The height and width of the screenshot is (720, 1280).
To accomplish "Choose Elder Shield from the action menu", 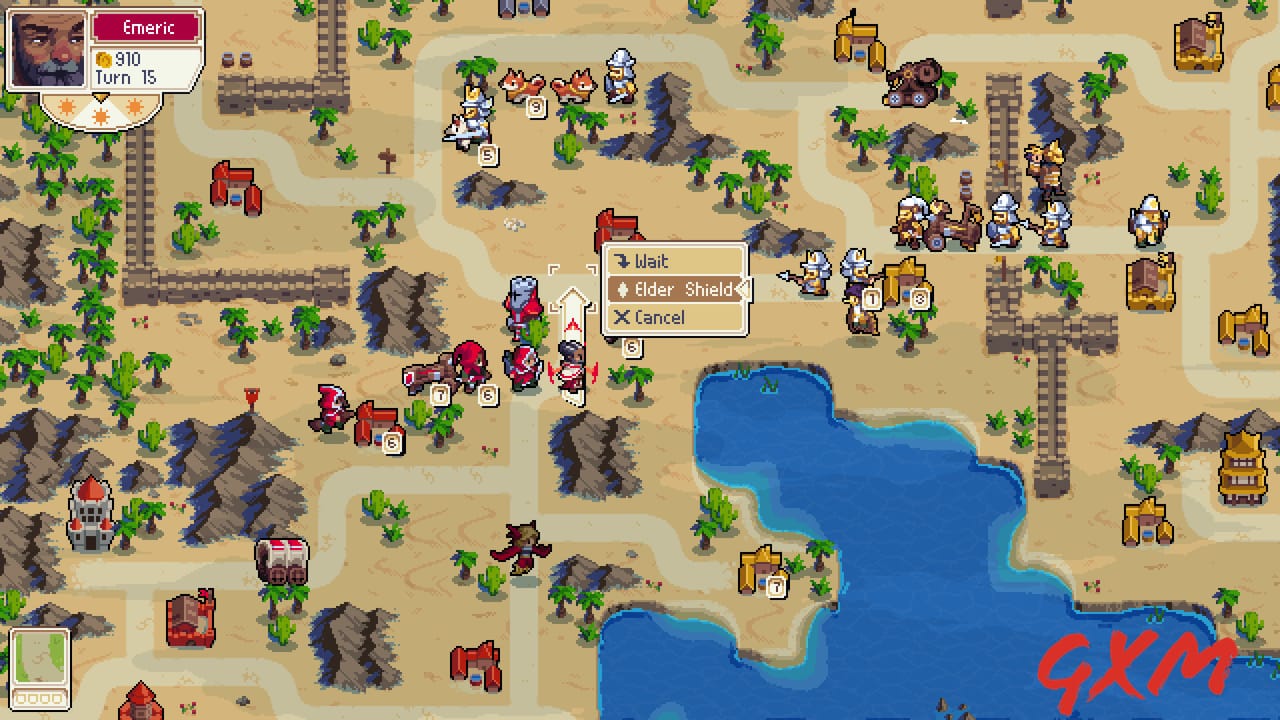I will [678, 289].
